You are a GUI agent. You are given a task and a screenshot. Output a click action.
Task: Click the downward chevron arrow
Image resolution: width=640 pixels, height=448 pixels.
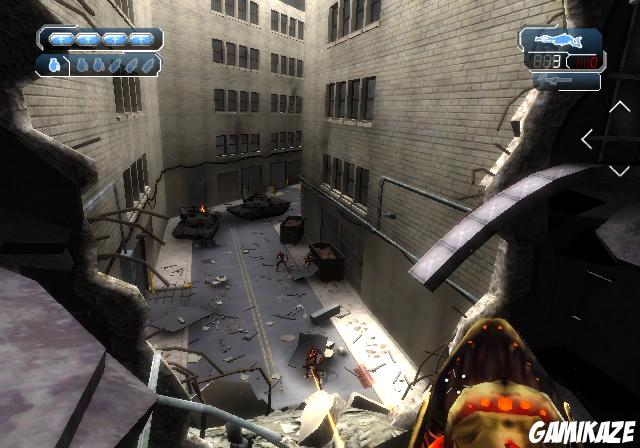point(619,171)
